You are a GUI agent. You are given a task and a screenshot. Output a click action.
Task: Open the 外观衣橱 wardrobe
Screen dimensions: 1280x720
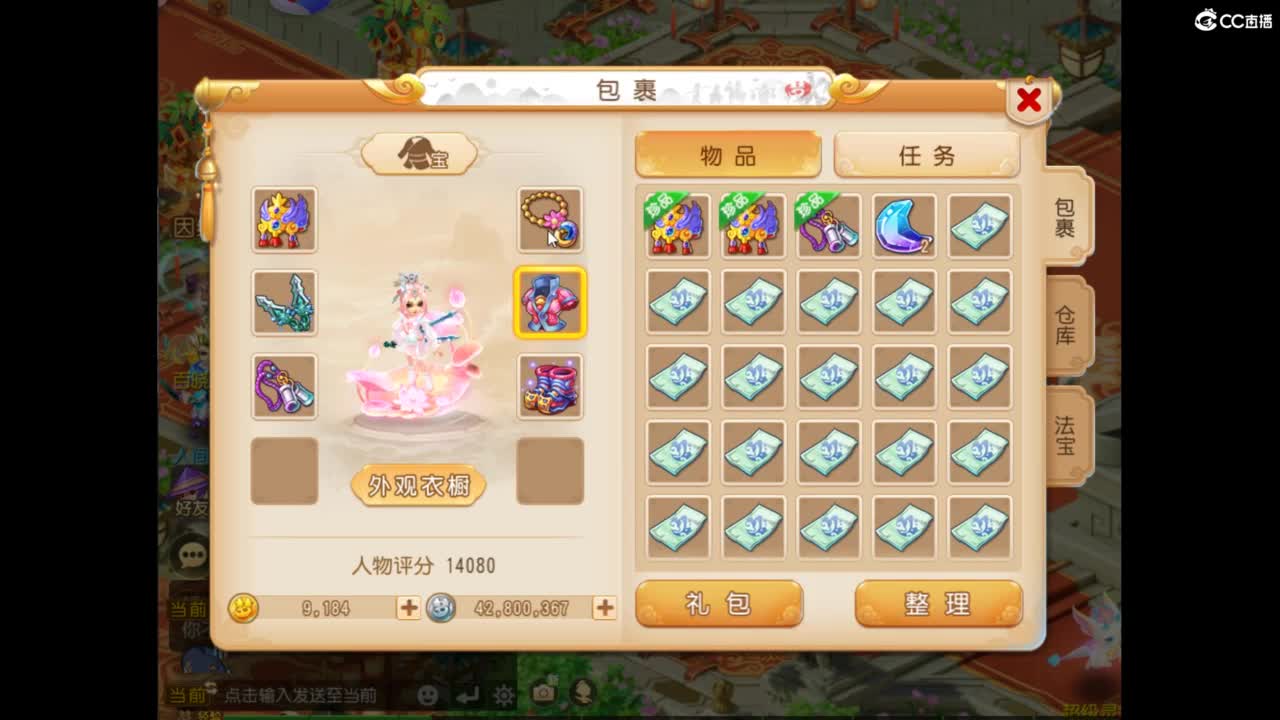pyautogui.click(x=419, y=486)
